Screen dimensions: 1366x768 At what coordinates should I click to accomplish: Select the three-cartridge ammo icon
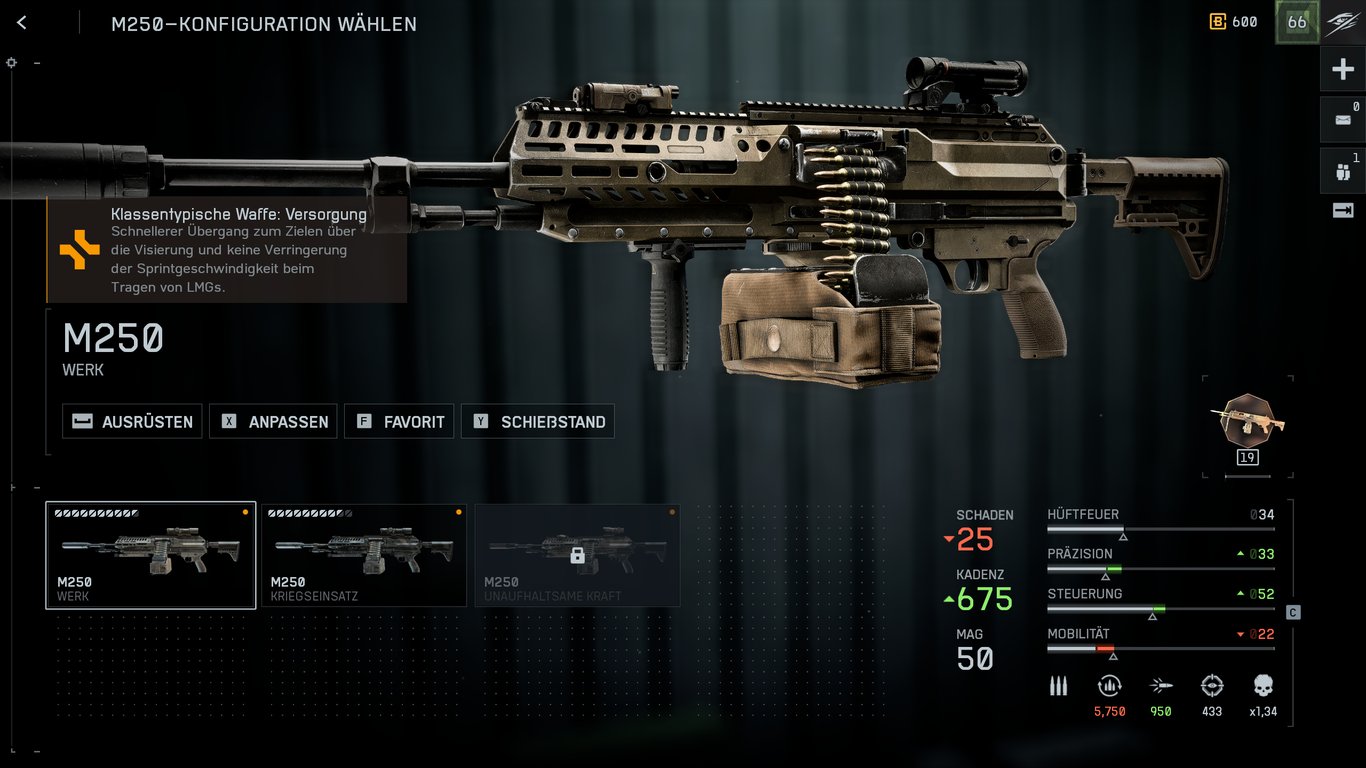[1057, 687]
